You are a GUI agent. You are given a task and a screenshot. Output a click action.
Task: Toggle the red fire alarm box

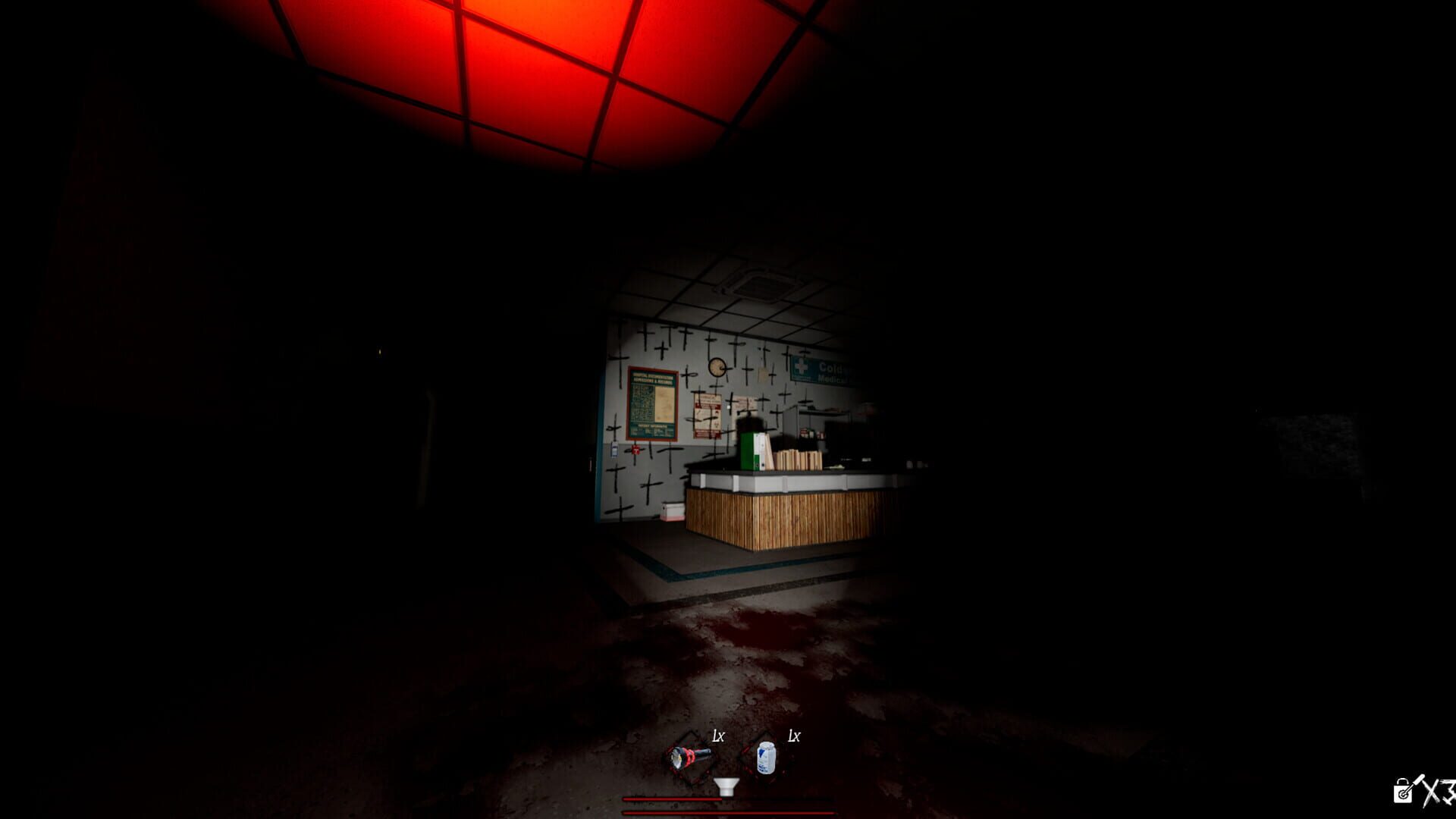tap(636, 450)
